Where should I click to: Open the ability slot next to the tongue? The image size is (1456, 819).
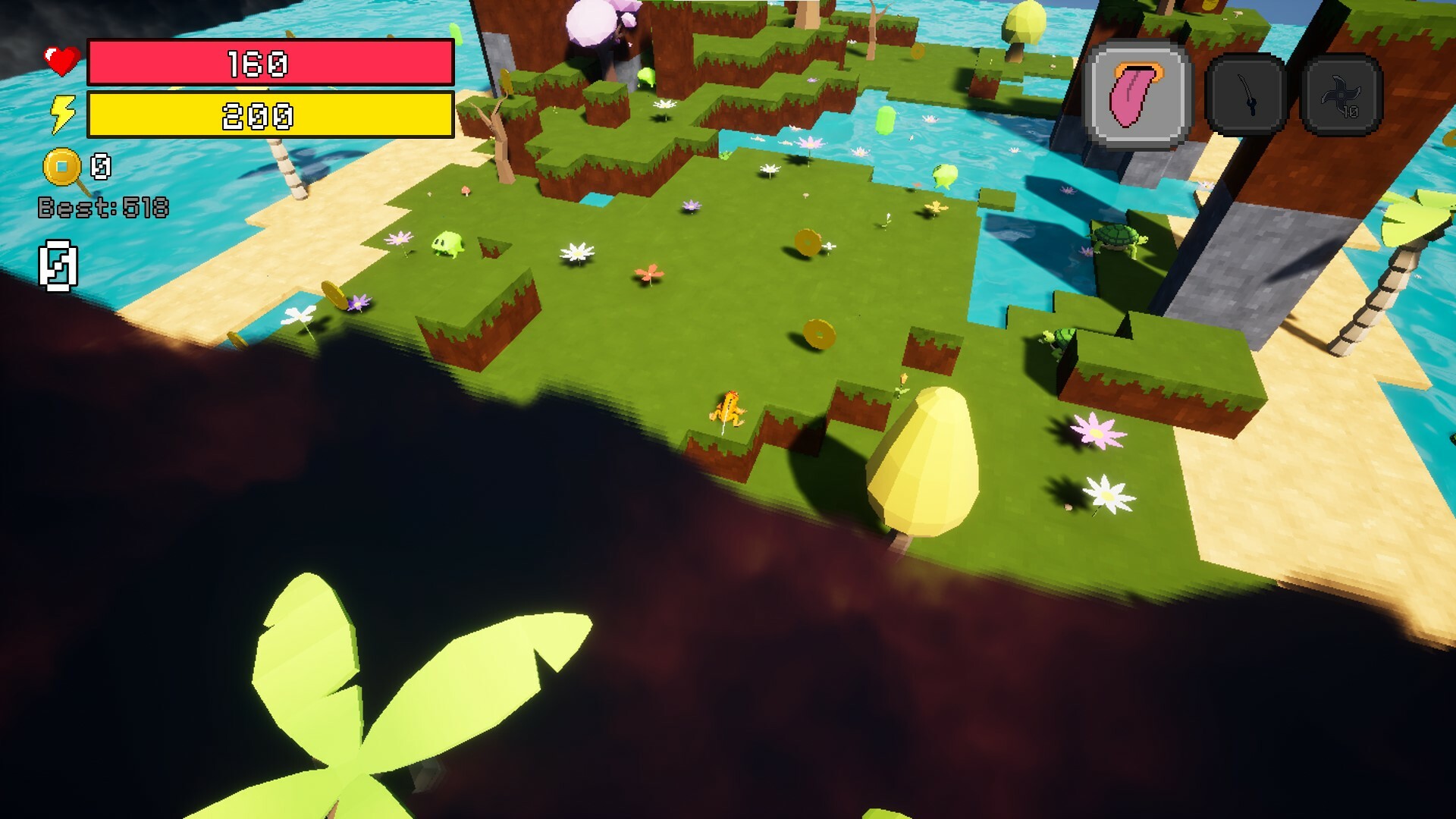(x=1248, y=95)
